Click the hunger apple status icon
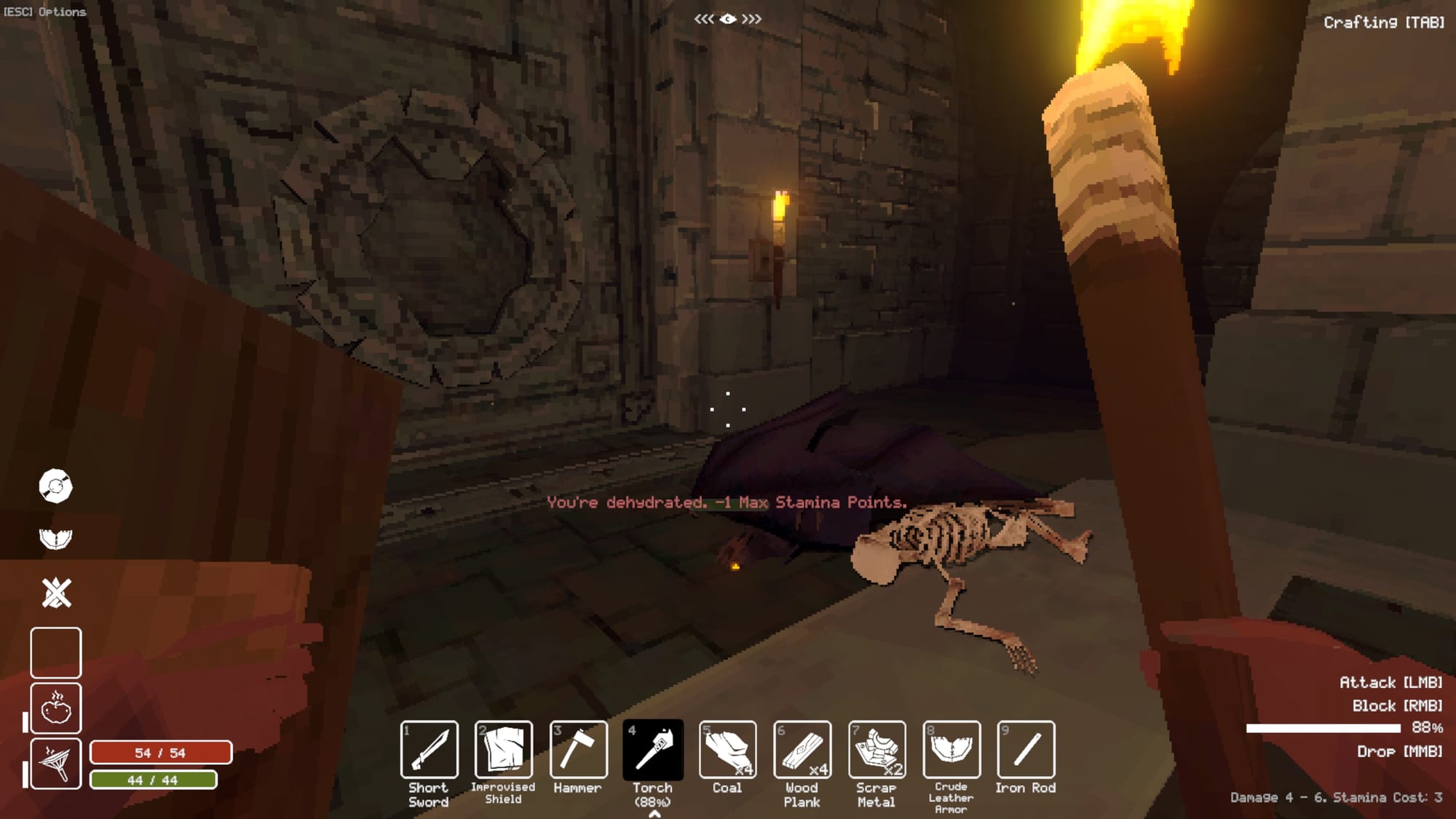The width and height of the screenshot is (1456, 819). [56, 708]
